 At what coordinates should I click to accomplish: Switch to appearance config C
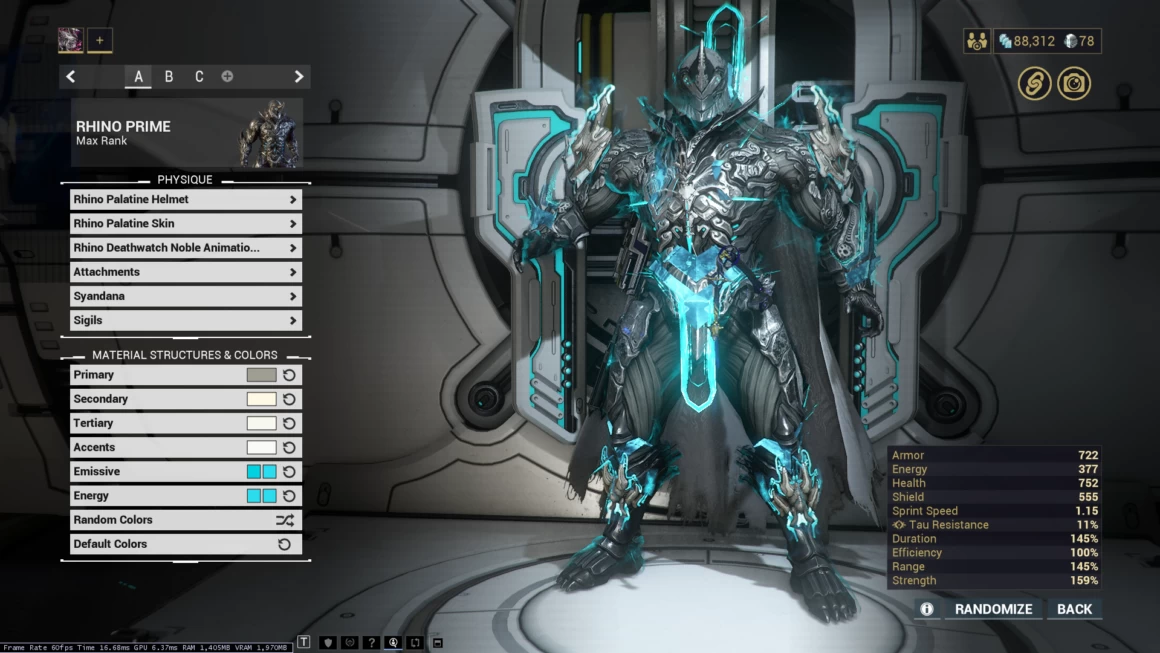point(199,77)
